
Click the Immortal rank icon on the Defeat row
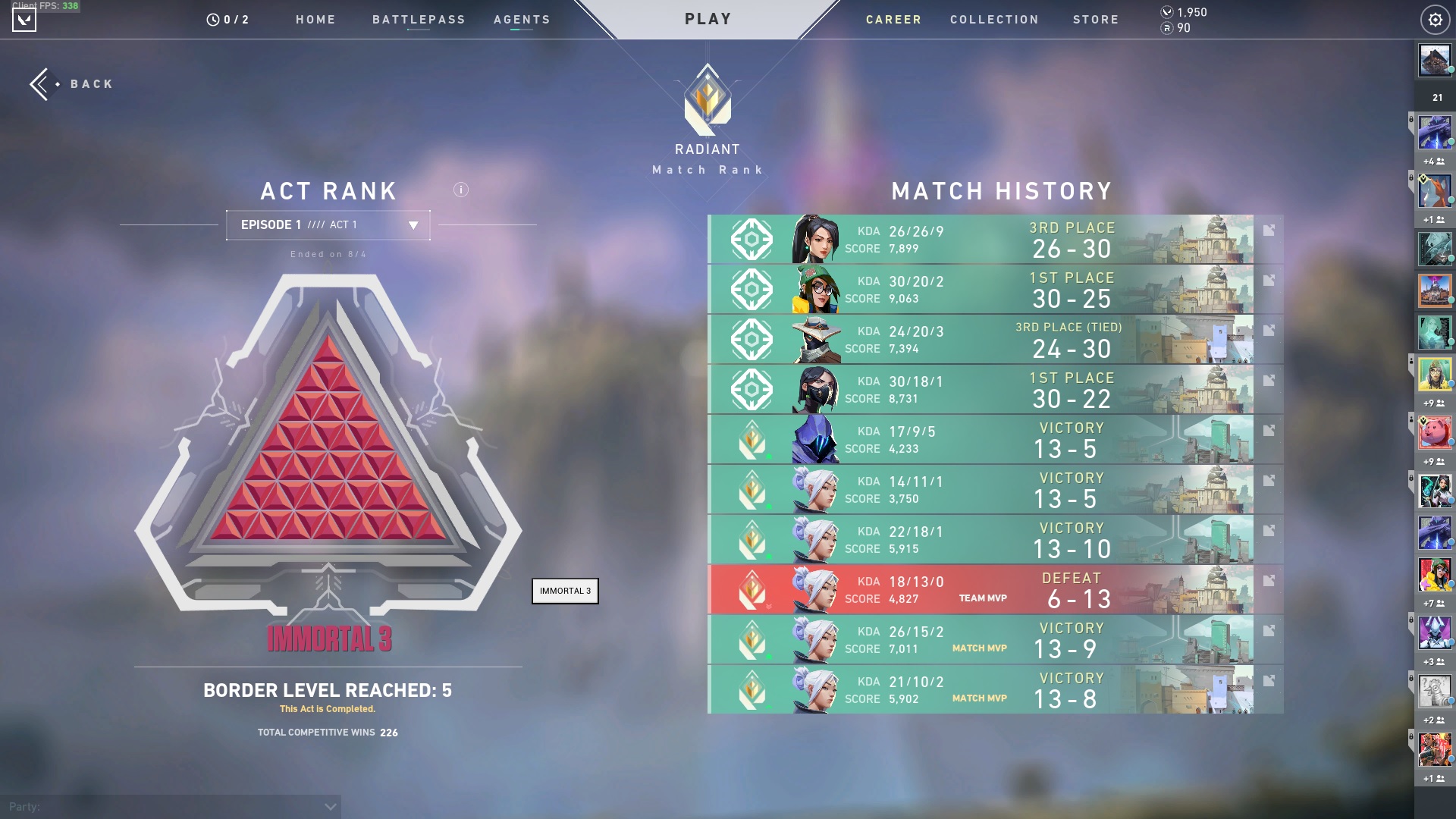752,590
